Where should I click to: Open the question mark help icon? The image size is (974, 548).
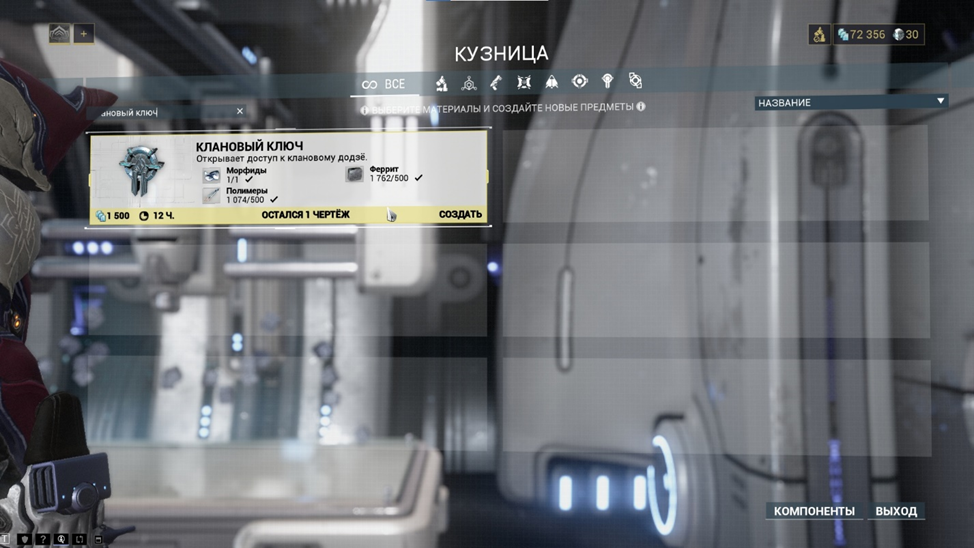42,540
